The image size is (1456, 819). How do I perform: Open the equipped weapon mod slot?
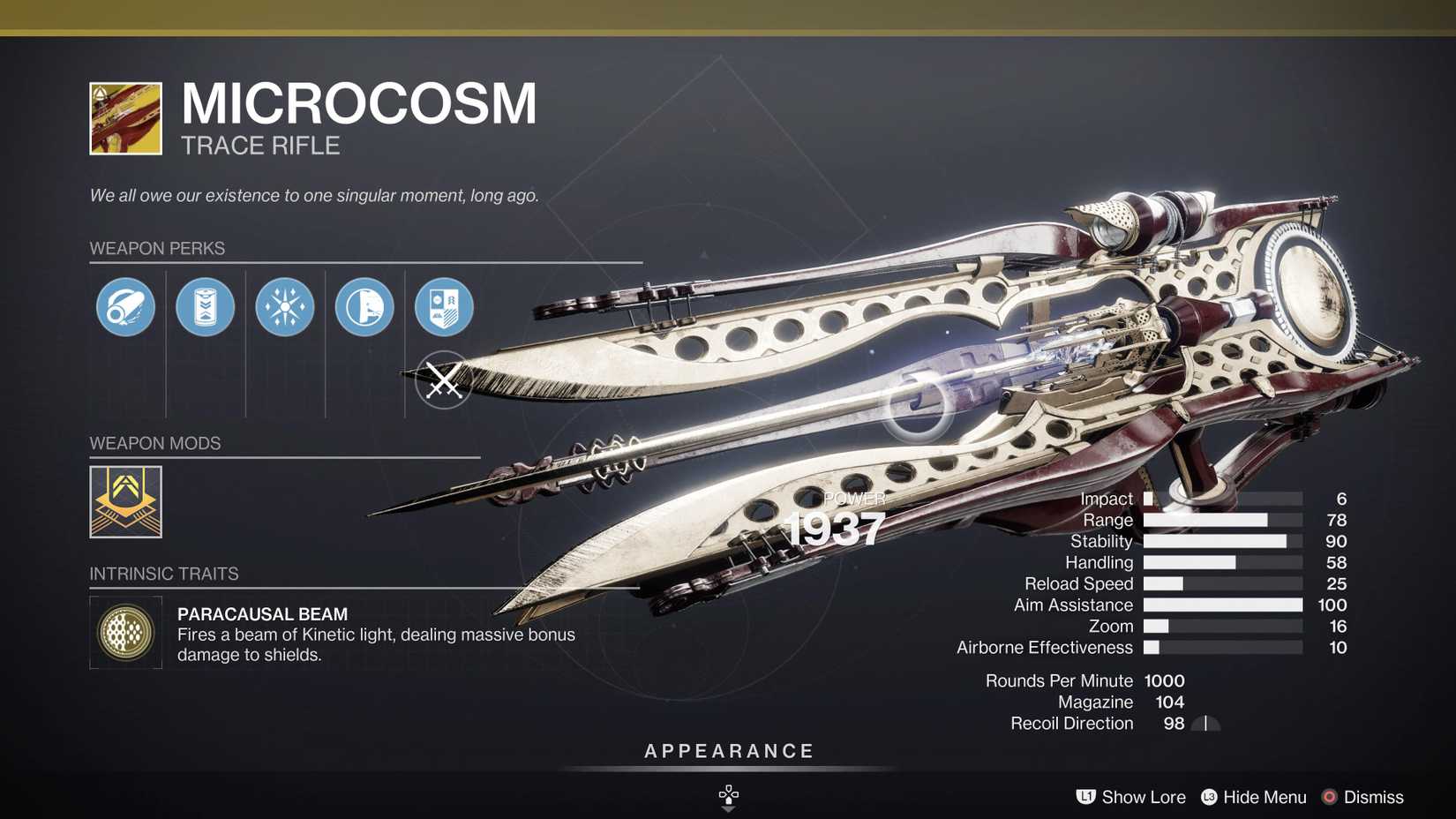(x=124, y=502)
